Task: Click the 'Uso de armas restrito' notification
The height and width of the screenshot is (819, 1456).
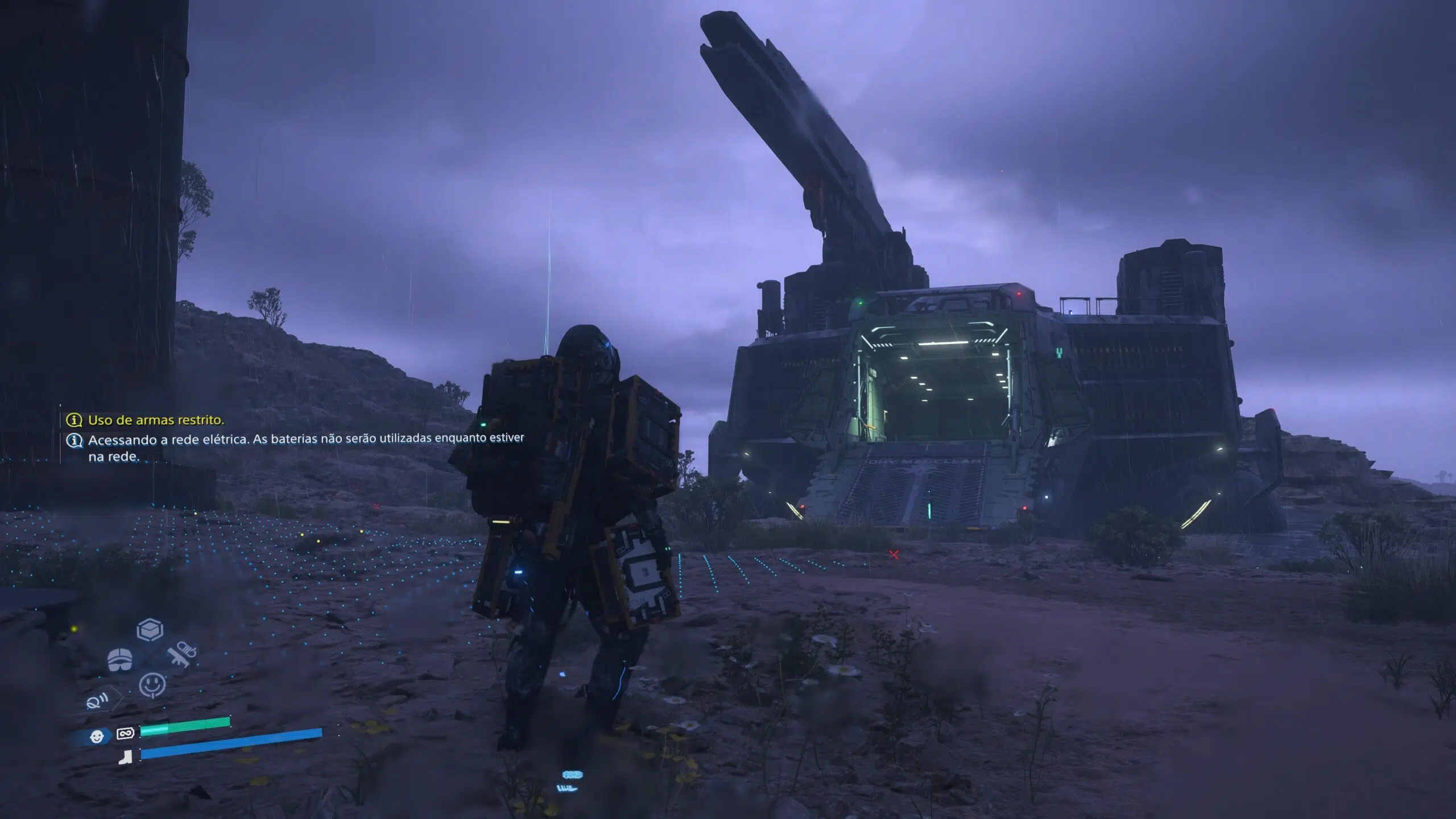Action: coord(155,420)
